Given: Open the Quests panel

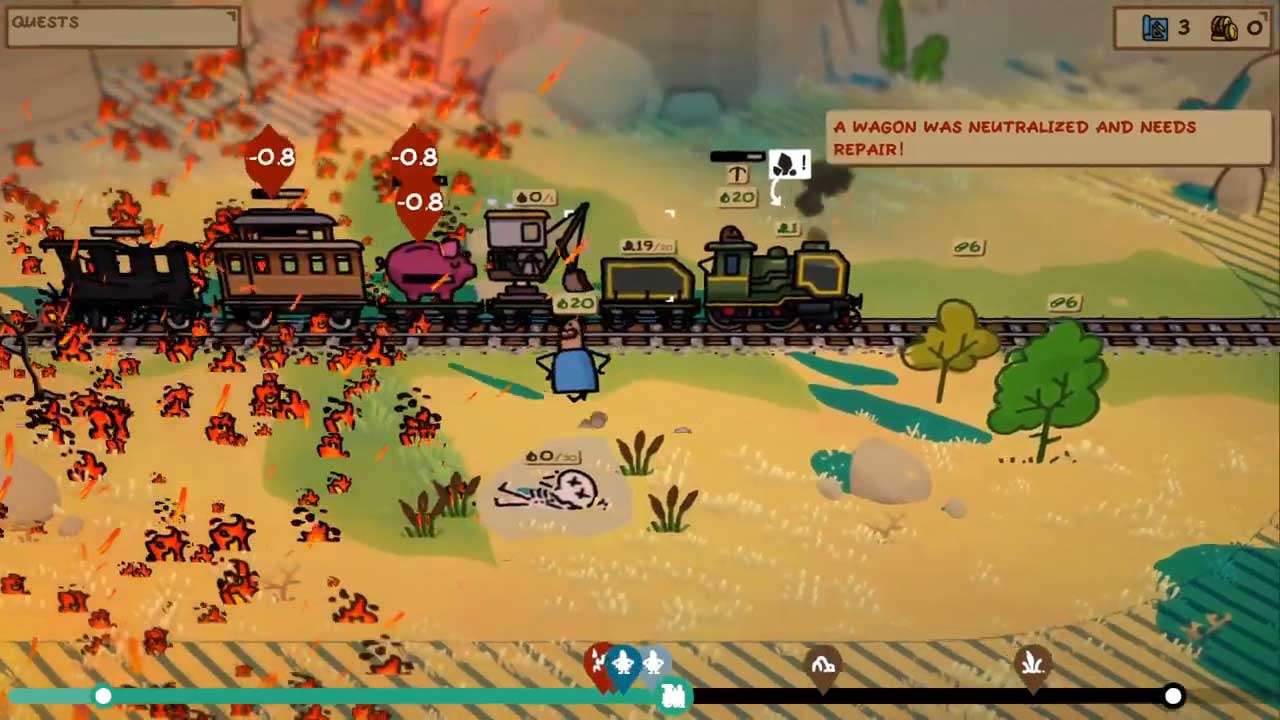Looking at the screenshot, I should click(x=122, y=27).
